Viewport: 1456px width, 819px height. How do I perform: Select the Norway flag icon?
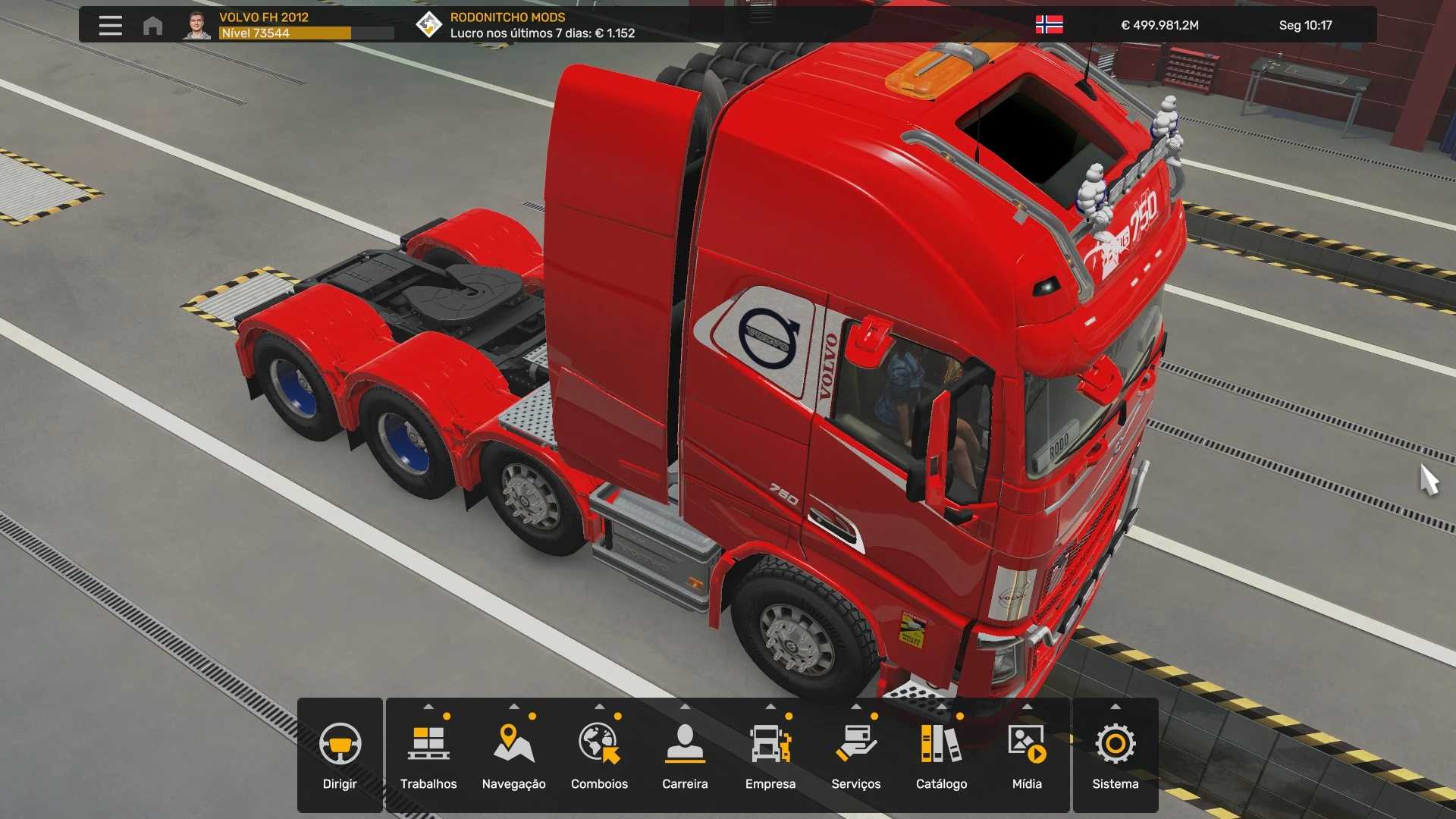[1049, 25]
